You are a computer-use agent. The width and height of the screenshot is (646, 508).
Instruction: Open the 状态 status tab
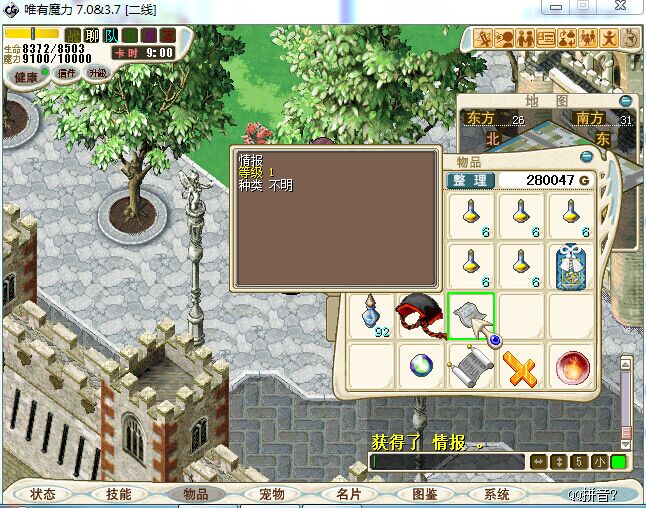click(x=43, y=494)
